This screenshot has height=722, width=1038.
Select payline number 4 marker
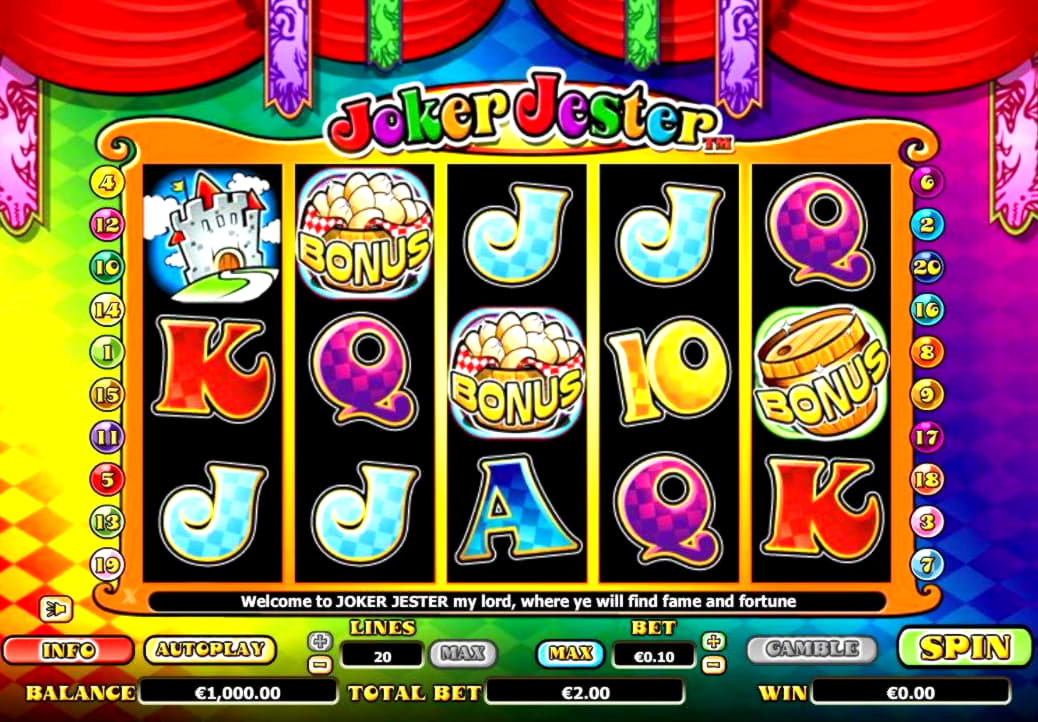point(106,182)
